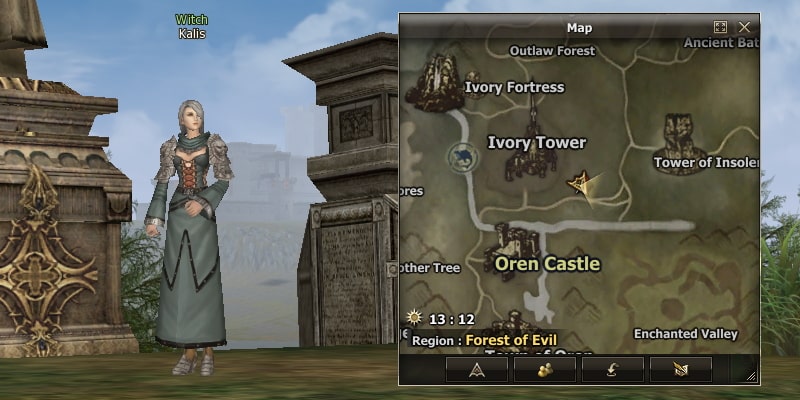Click the Map window resize grip
800x400 pixels.
coord(751,376)
